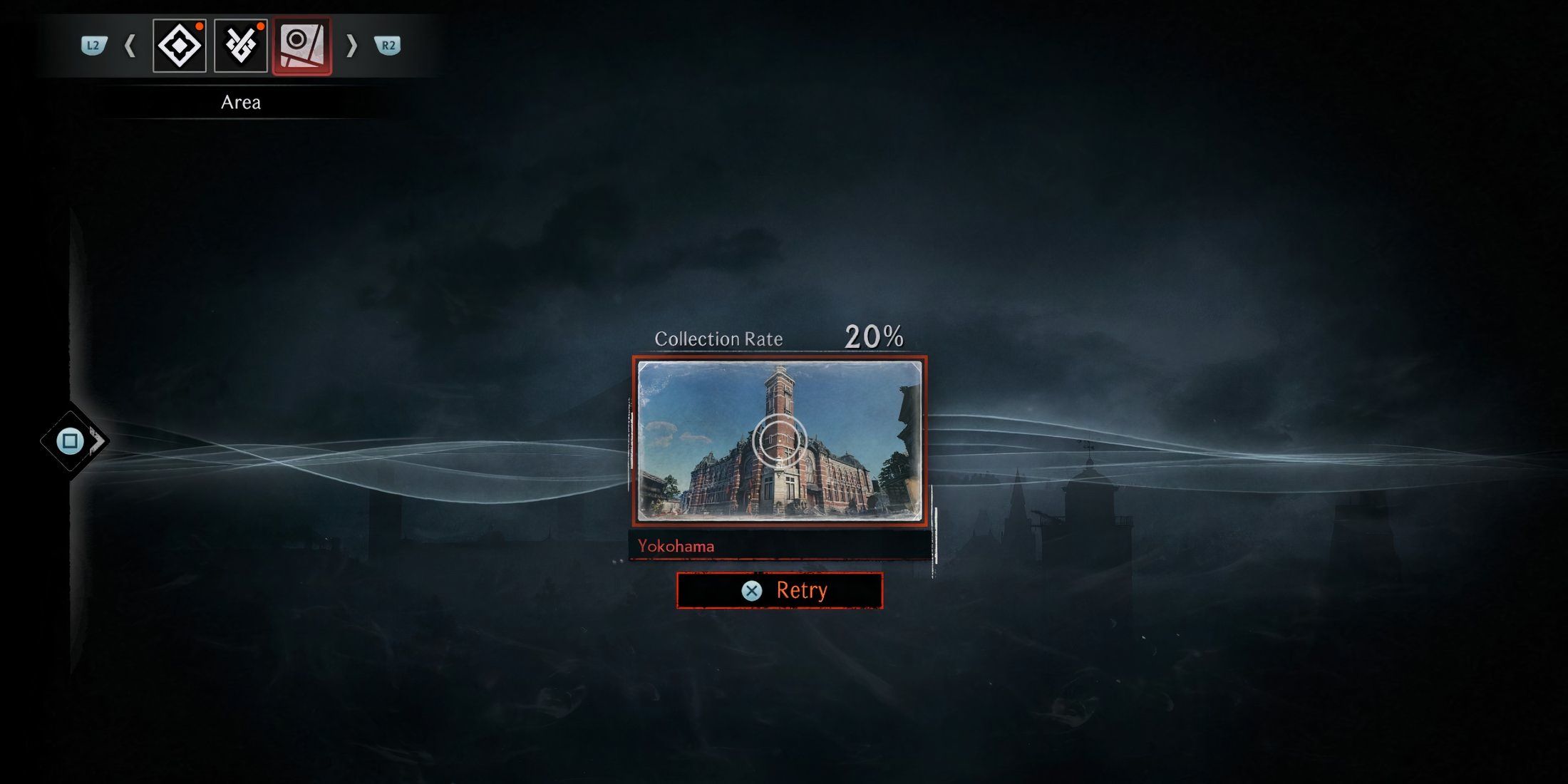Switch to the diamond-shaped icon tab
Viewport: 1568px width, 784px height.
(180, 46)
